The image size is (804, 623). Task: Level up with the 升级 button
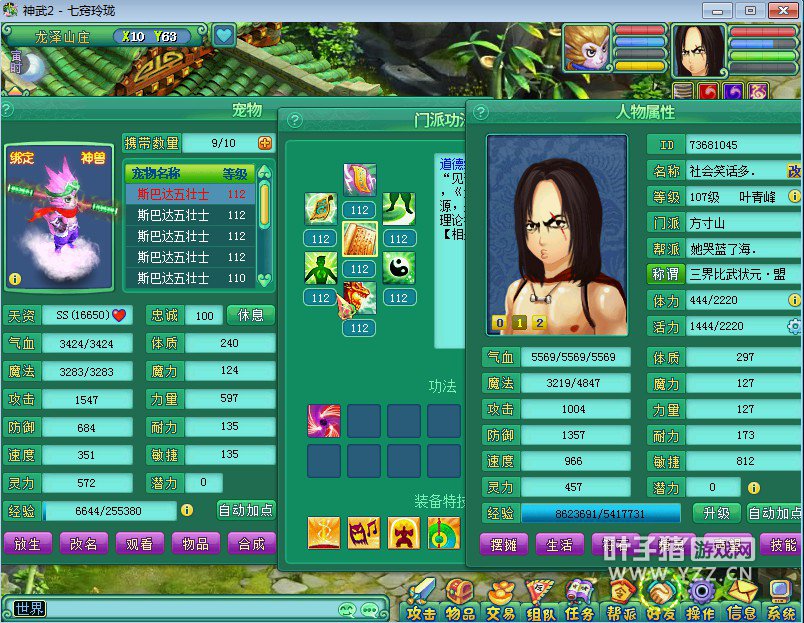tap(716, 513)
